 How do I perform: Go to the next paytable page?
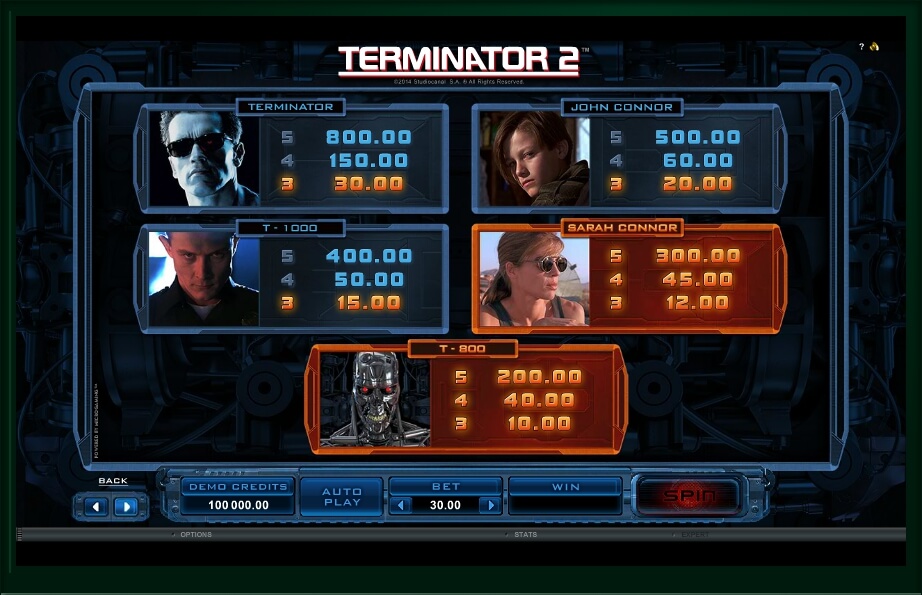tap(126, 506)
